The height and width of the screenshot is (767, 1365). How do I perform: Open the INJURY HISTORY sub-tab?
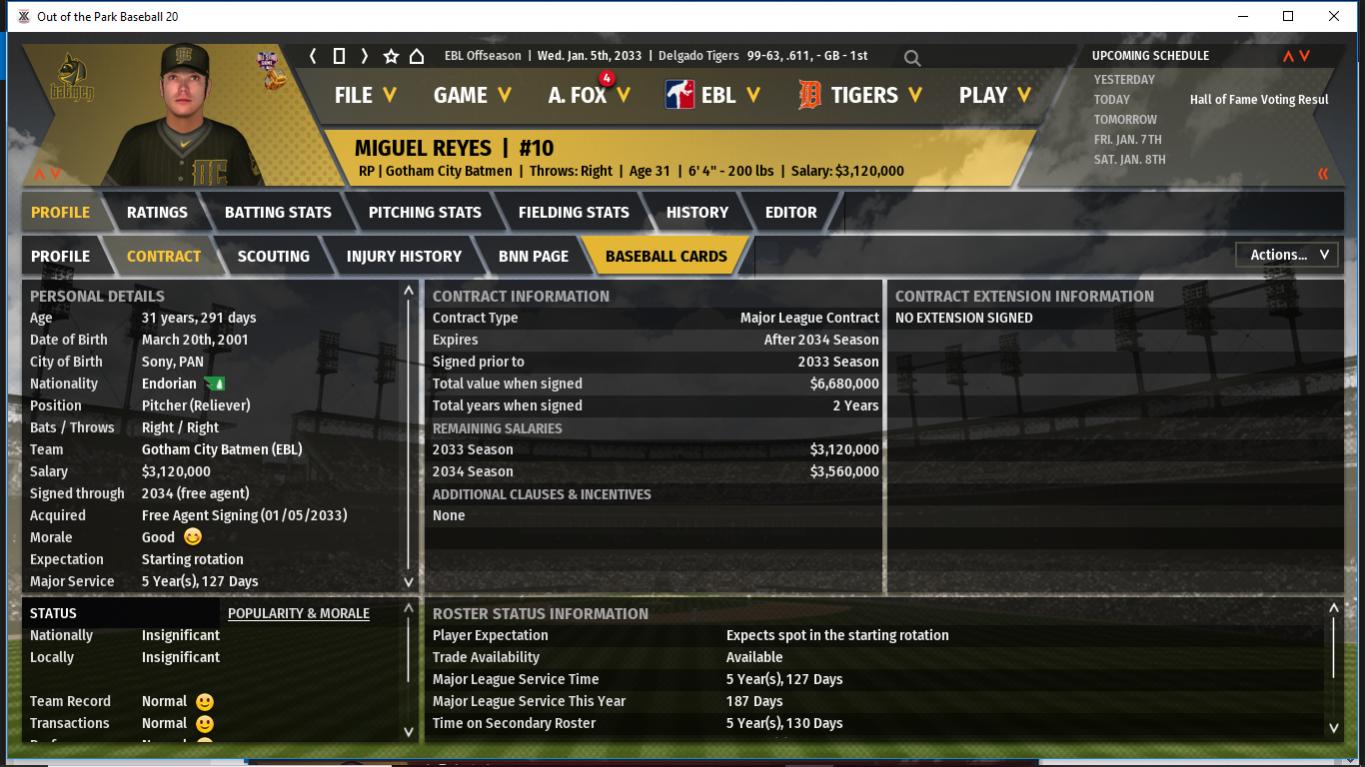pos(404,256)
